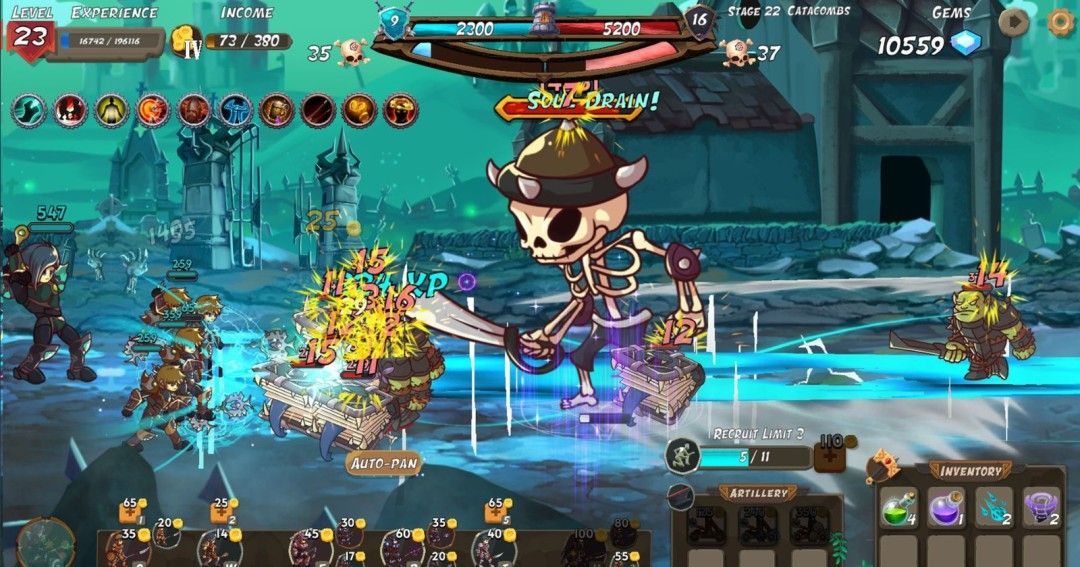Recruit the 35-gold warrior unit
This screenshot has width=1080, height=567.
(x=120, y=548)
